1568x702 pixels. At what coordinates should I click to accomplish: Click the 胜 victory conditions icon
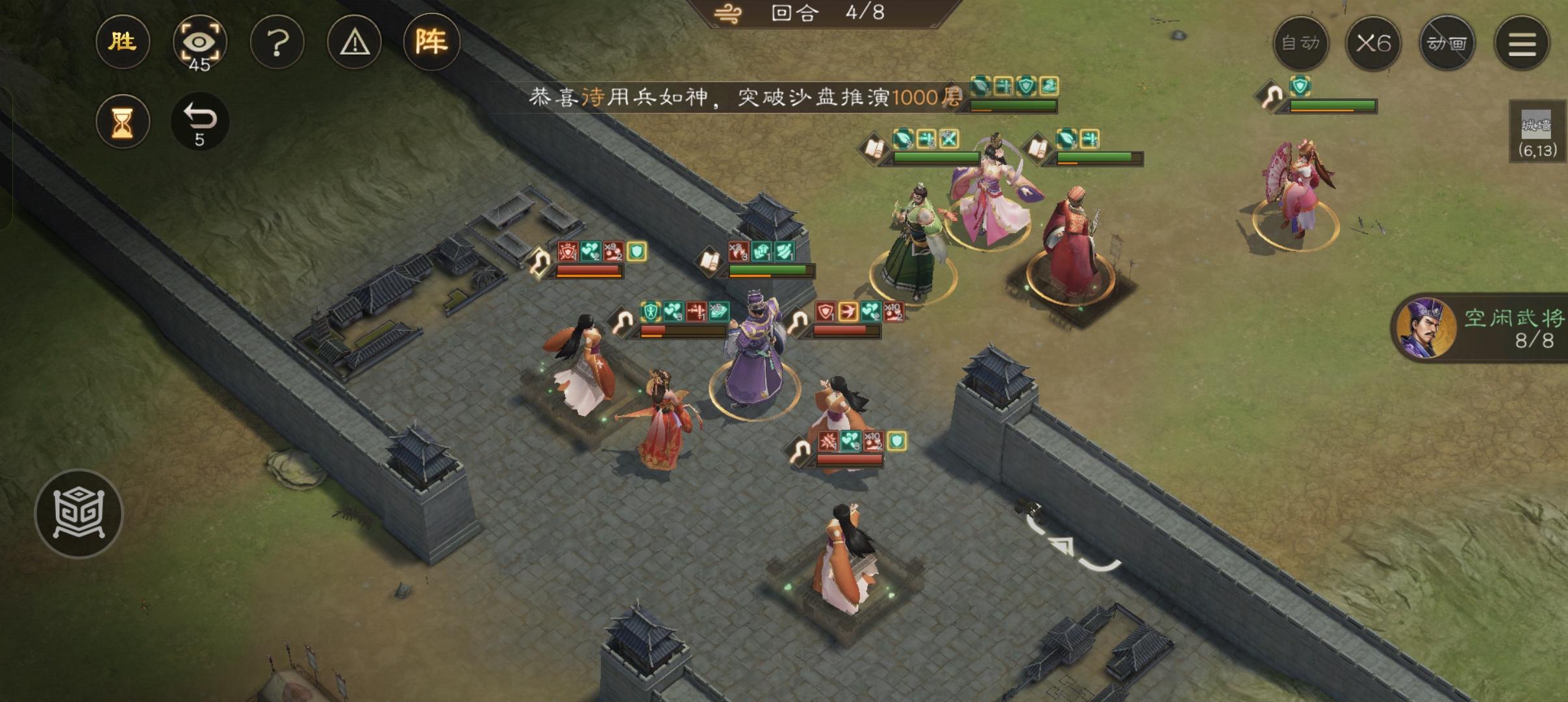click(x=123, y=42)
